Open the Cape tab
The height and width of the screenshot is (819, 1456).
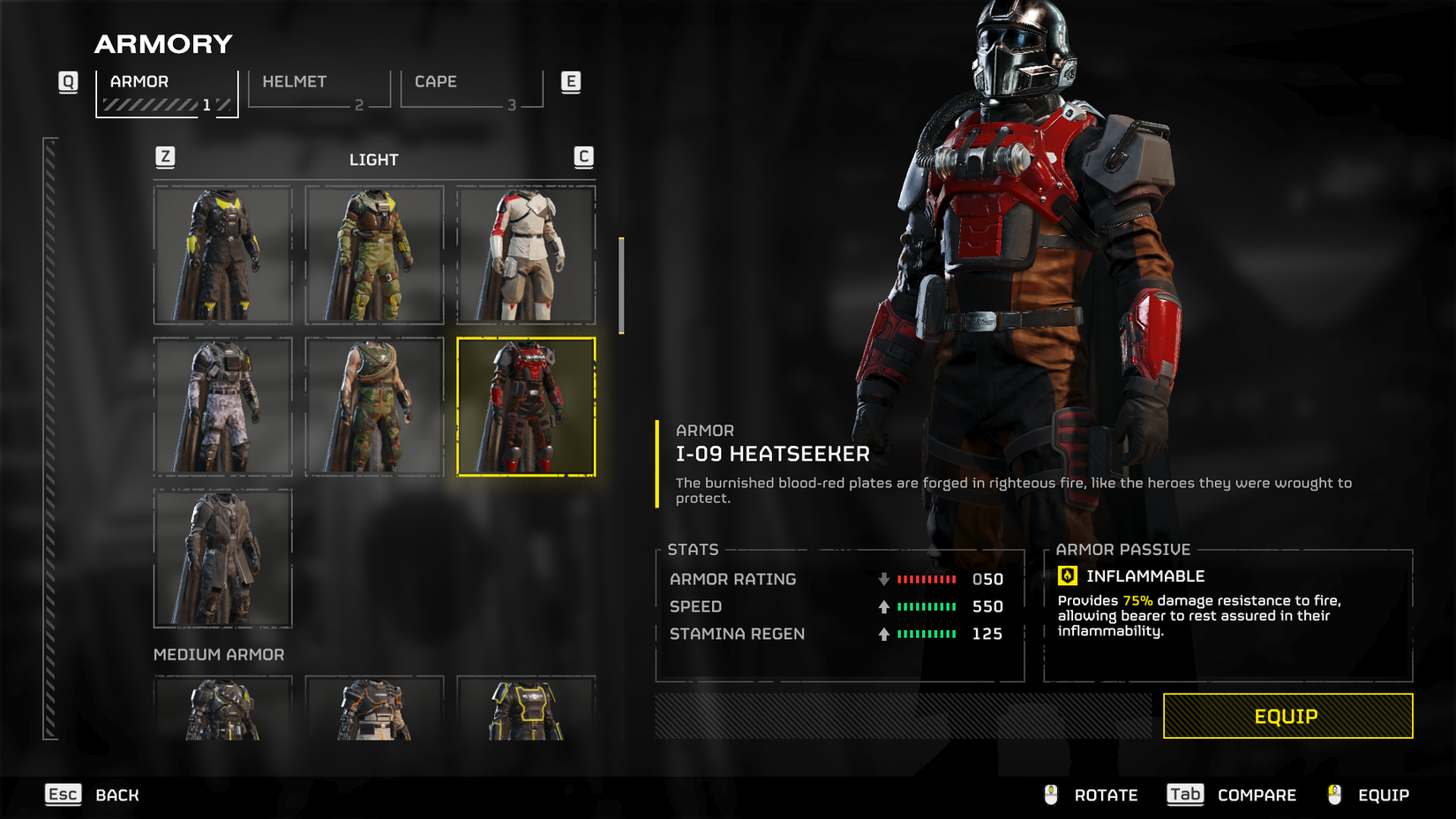point(471,89)
